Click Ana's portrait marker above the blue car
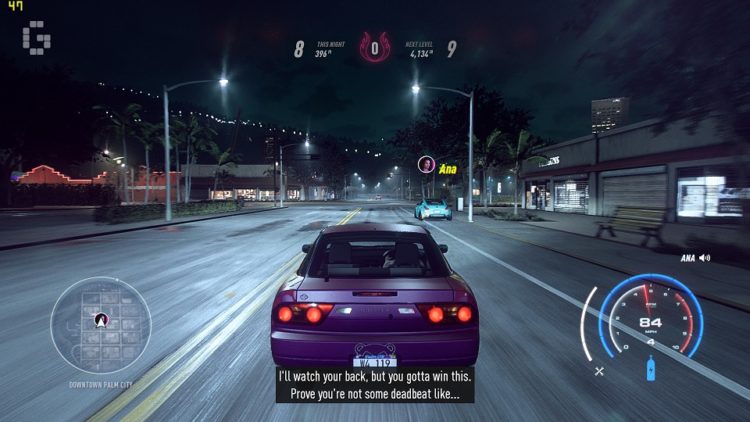This screenshot has height=422, width=750. click(x=425, y=164)
